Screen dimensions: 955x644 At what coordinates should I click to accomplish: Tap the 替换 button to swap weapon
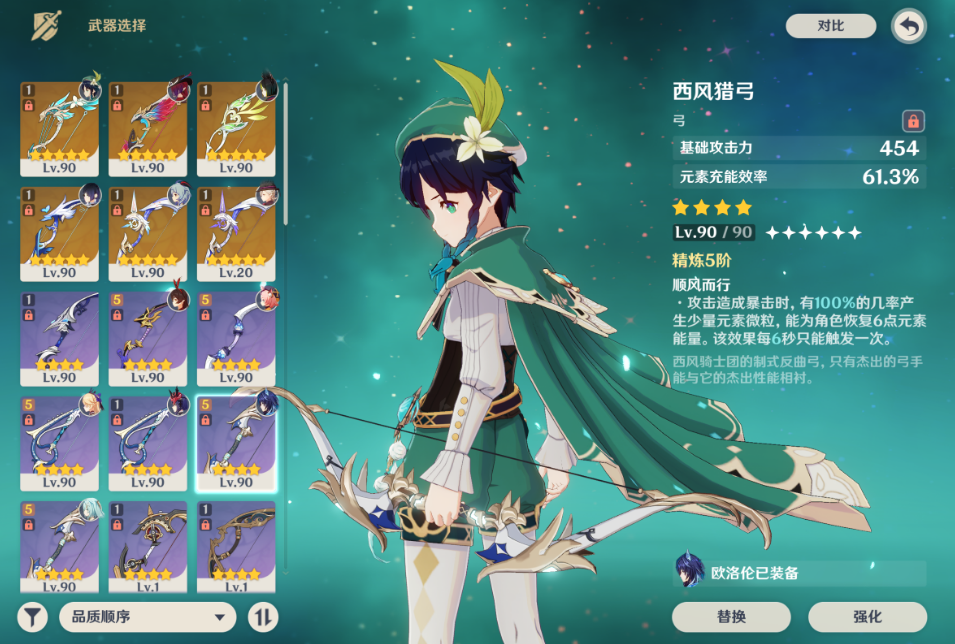(731, 616)
